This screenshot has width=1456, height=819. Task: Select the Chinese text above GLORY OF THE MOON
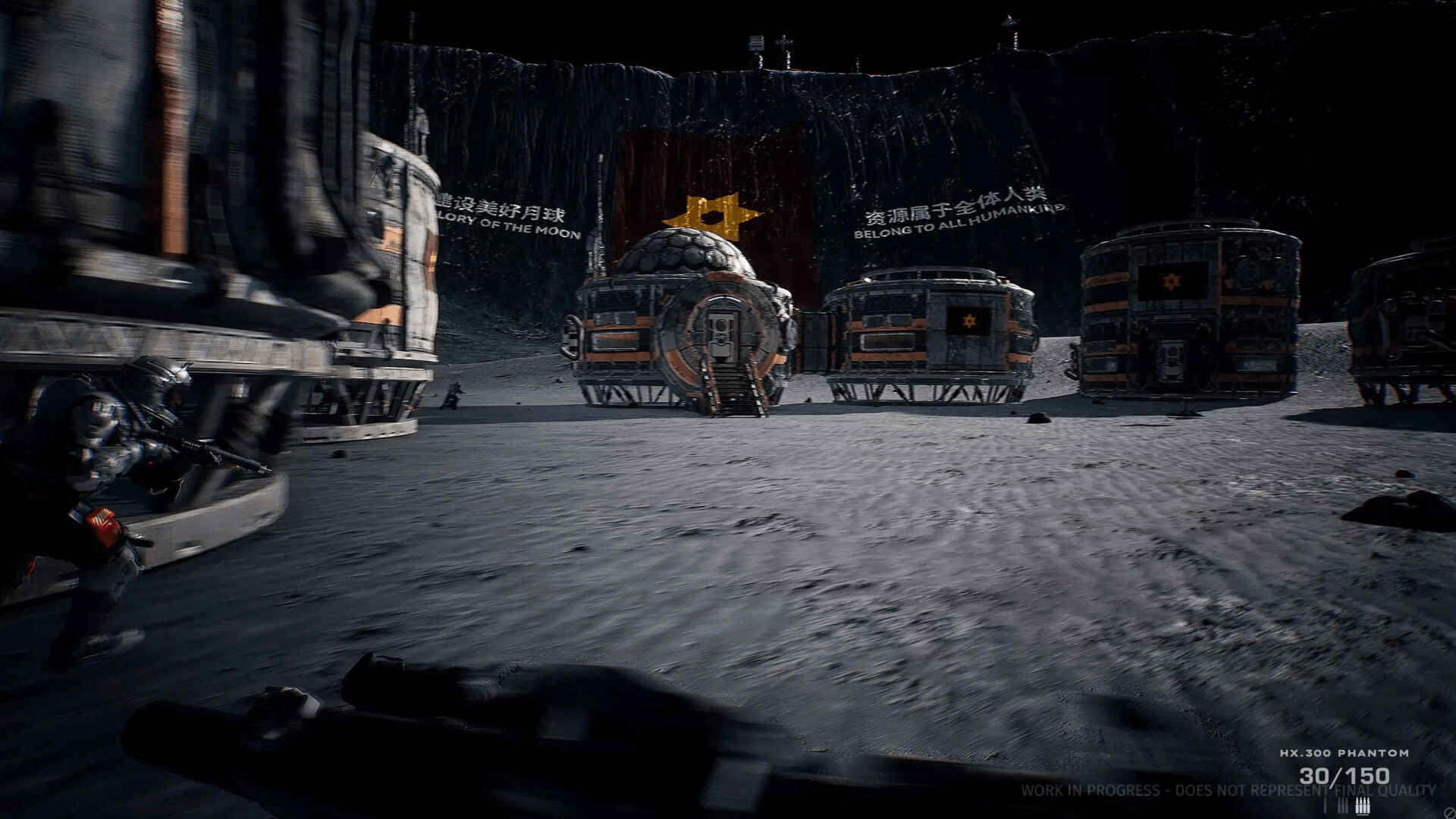coord(492,205)
